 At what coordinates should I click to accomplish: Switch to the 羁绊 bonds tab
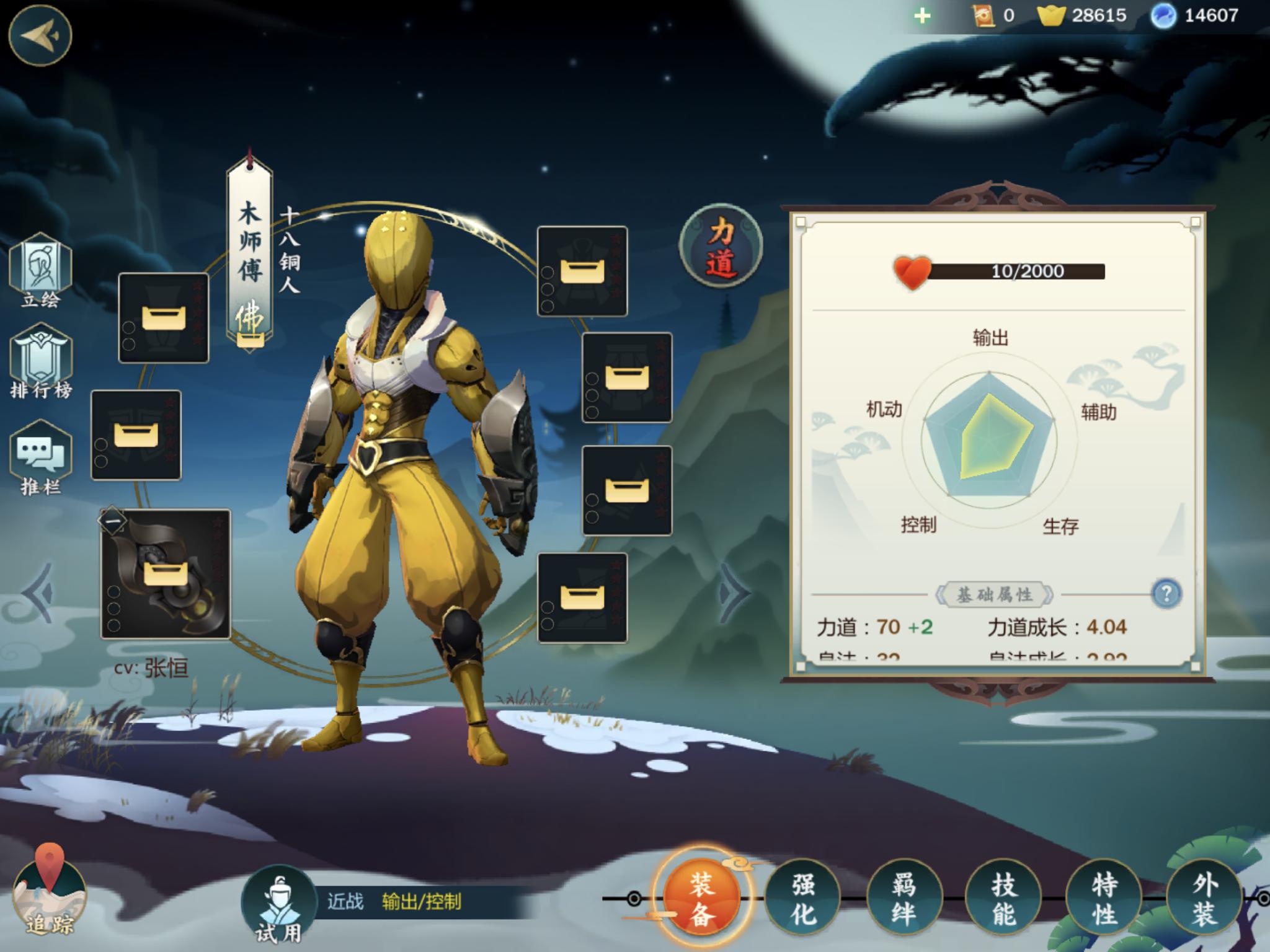[x=904, y=898]
